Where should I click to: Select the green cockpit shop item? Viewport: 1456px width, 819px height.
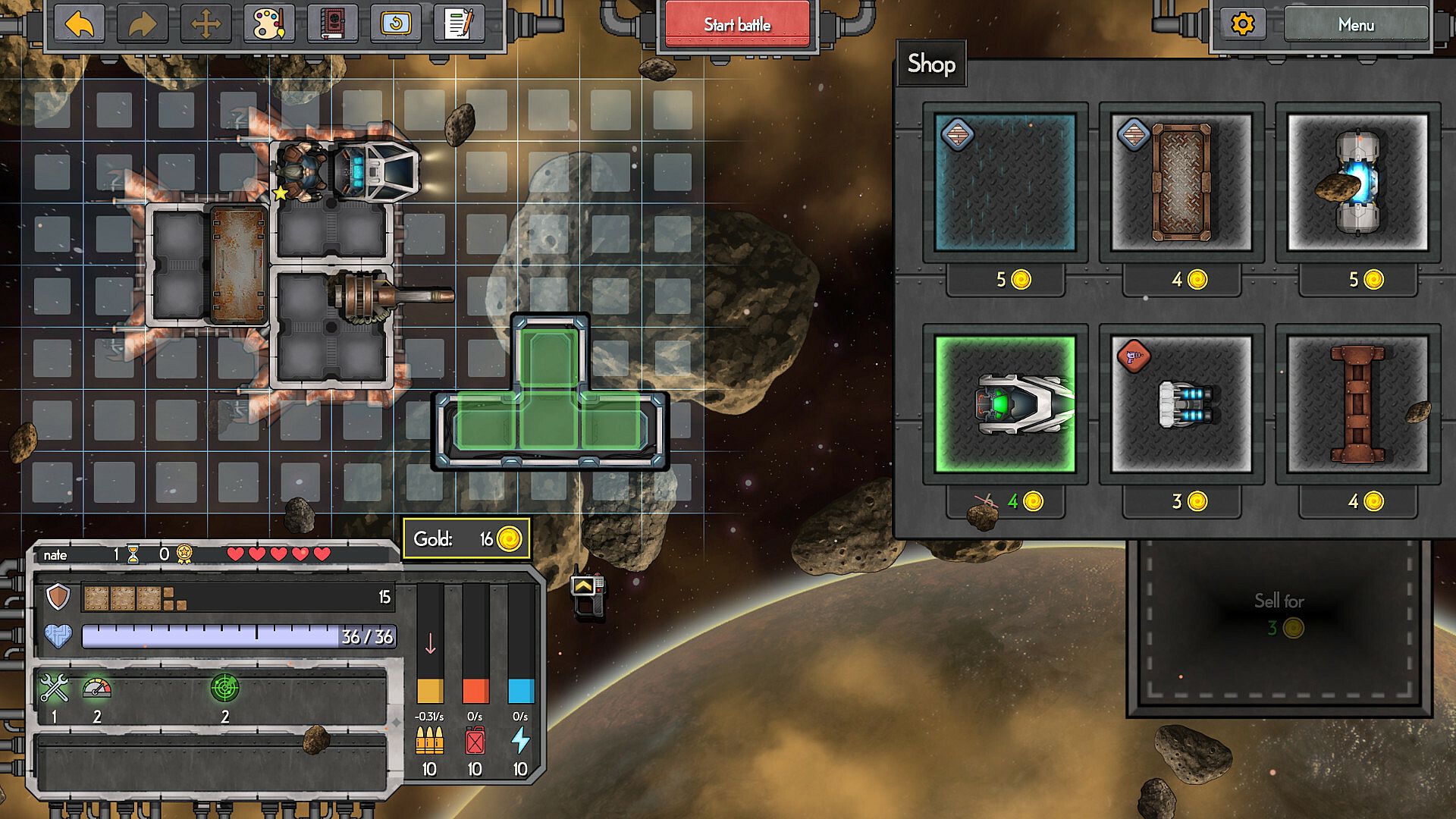pos(1005,404)
